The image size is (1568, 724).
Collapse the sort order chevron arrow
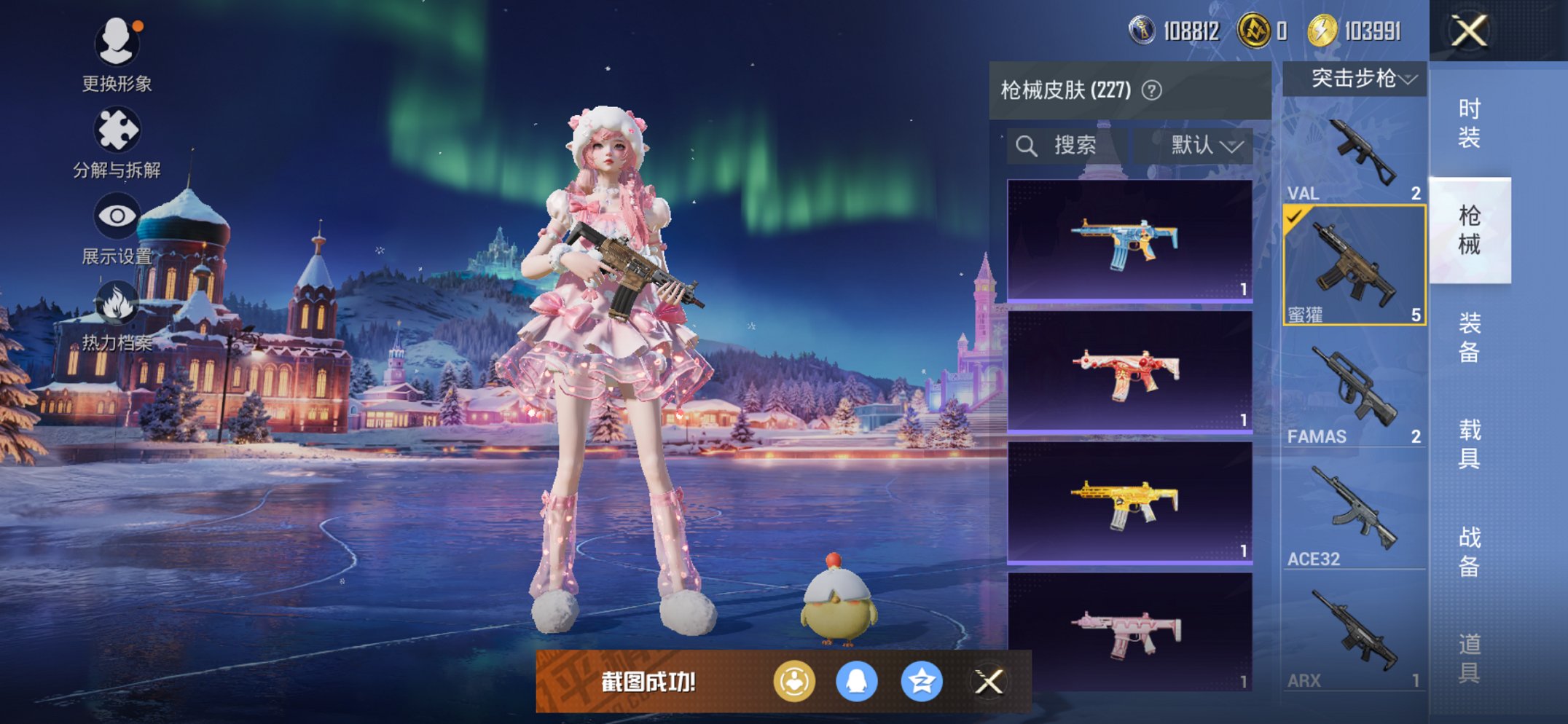pos(1233,146)
